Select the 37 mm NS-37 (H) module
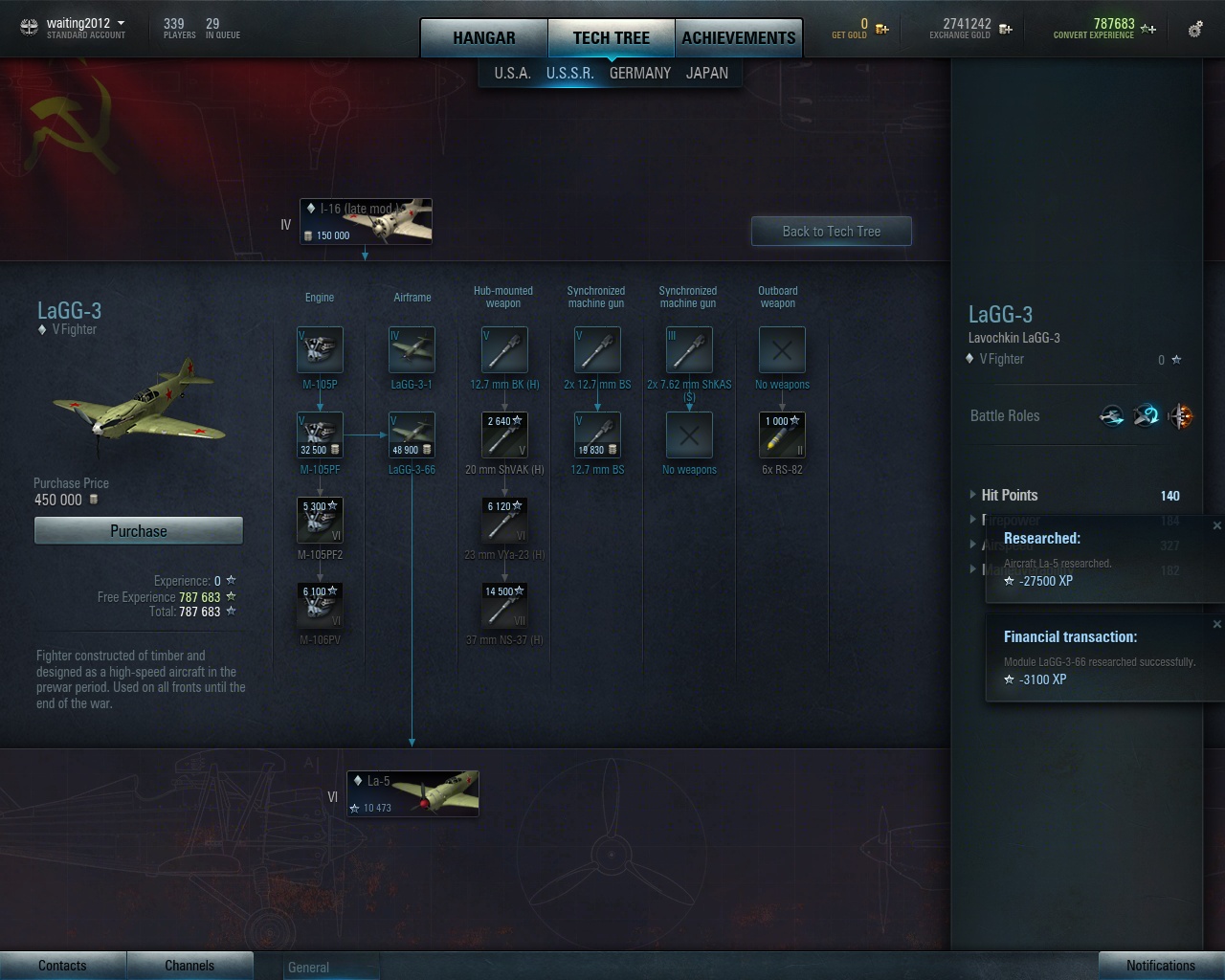 504,606
